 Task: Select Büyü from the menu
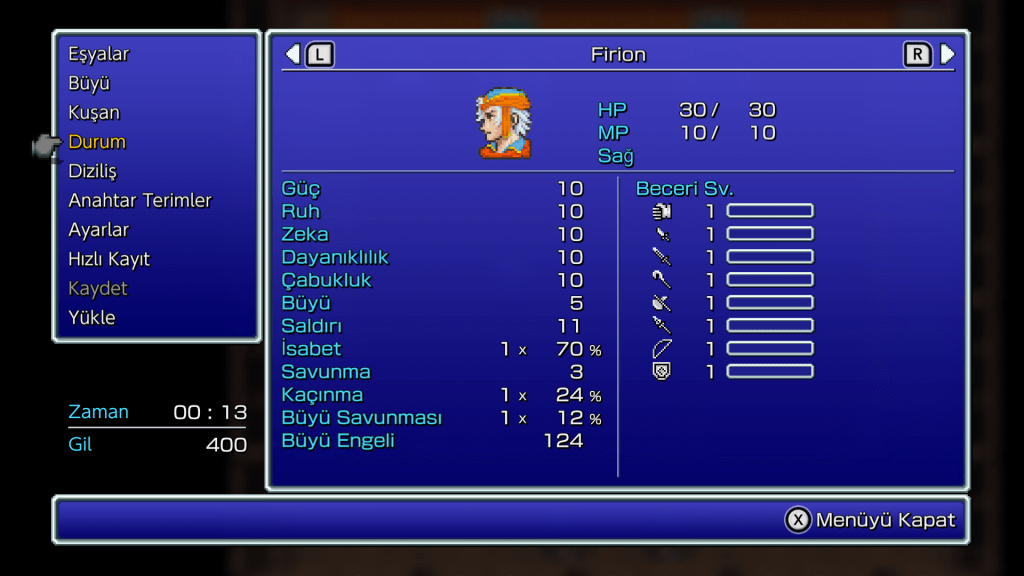point(89,83)
